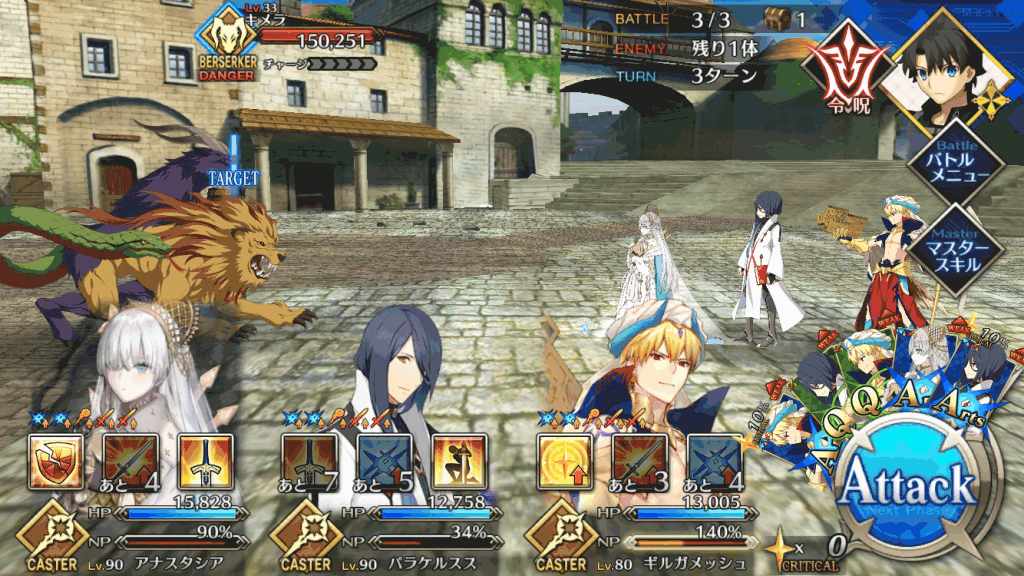This screenshot has width=1024, height=576.
Task: Activate Gilgamesh's golden target-up skill
Action: (x=563, y=461)
